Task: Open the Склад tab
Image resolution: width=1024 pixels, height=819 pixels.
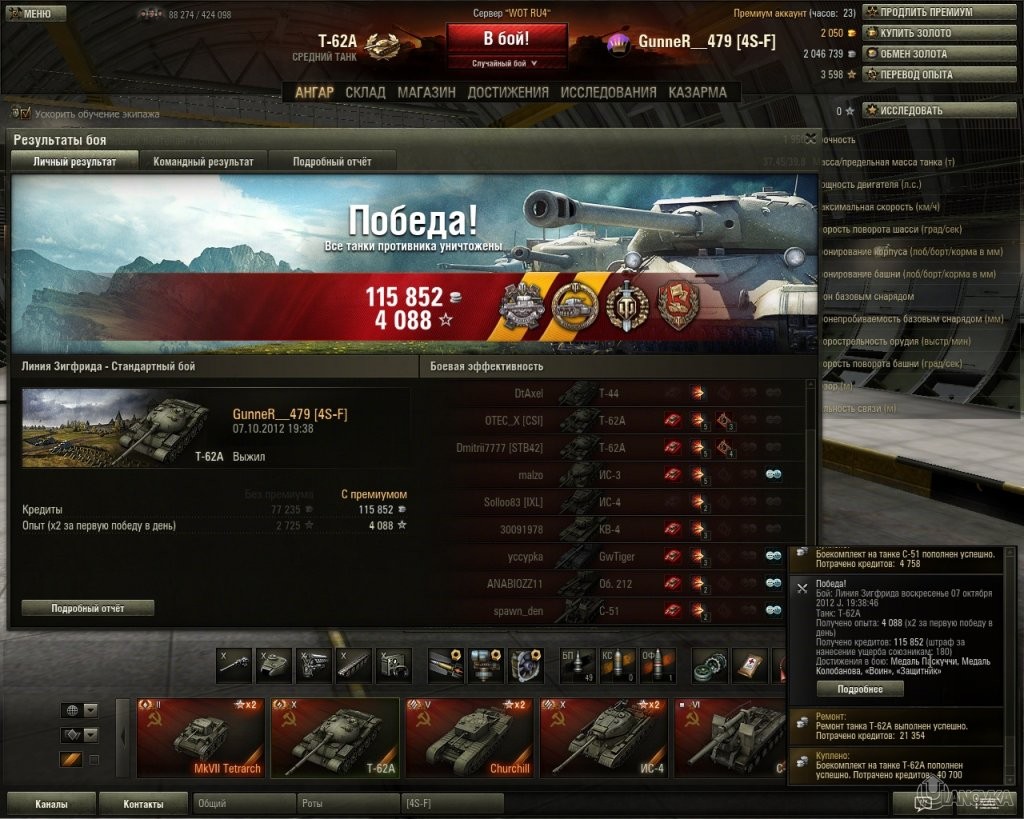Action: (365, 92)
